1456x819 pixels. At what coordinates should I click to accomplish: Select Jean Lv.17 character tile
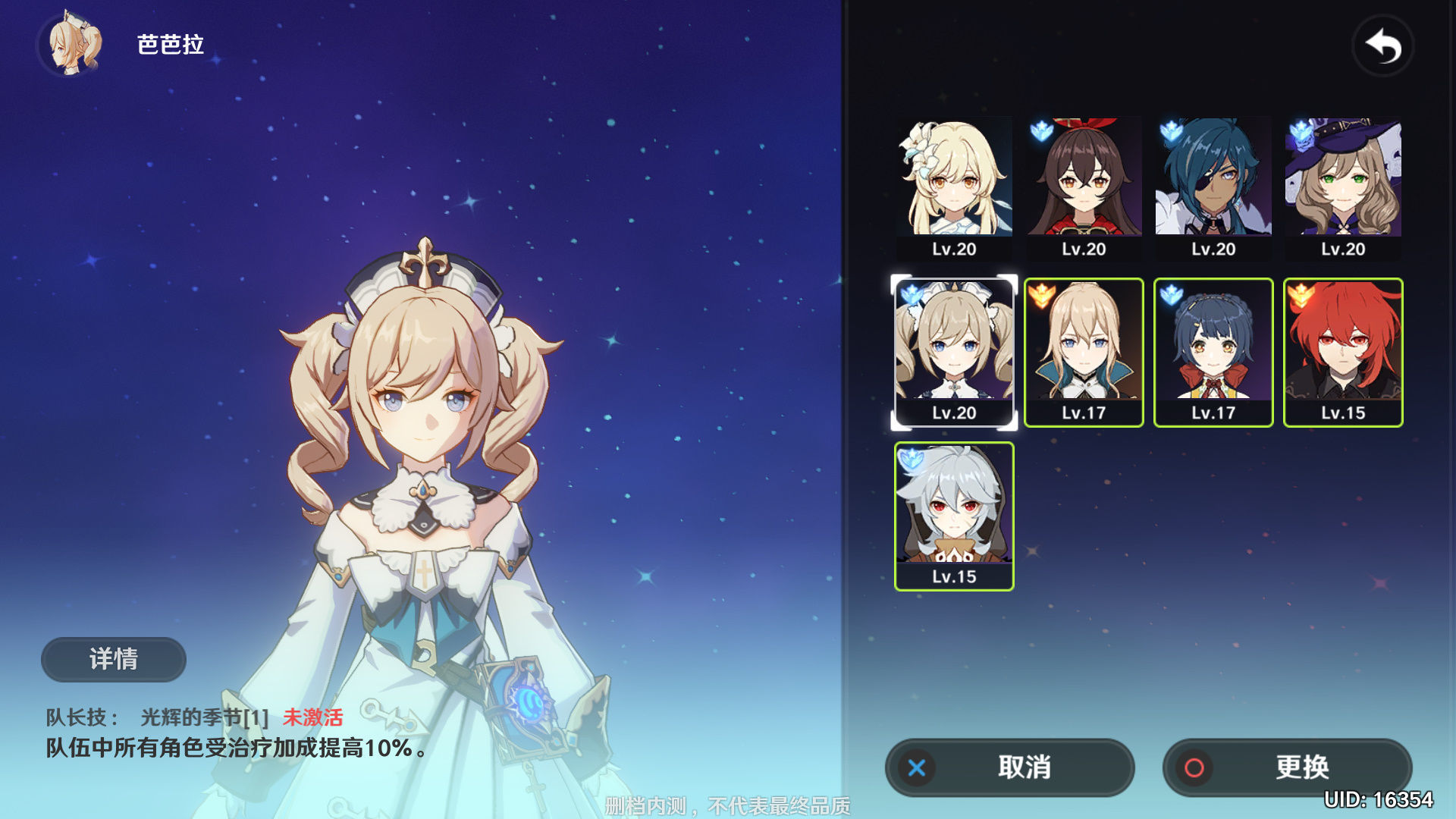[x=1084, y=352]
